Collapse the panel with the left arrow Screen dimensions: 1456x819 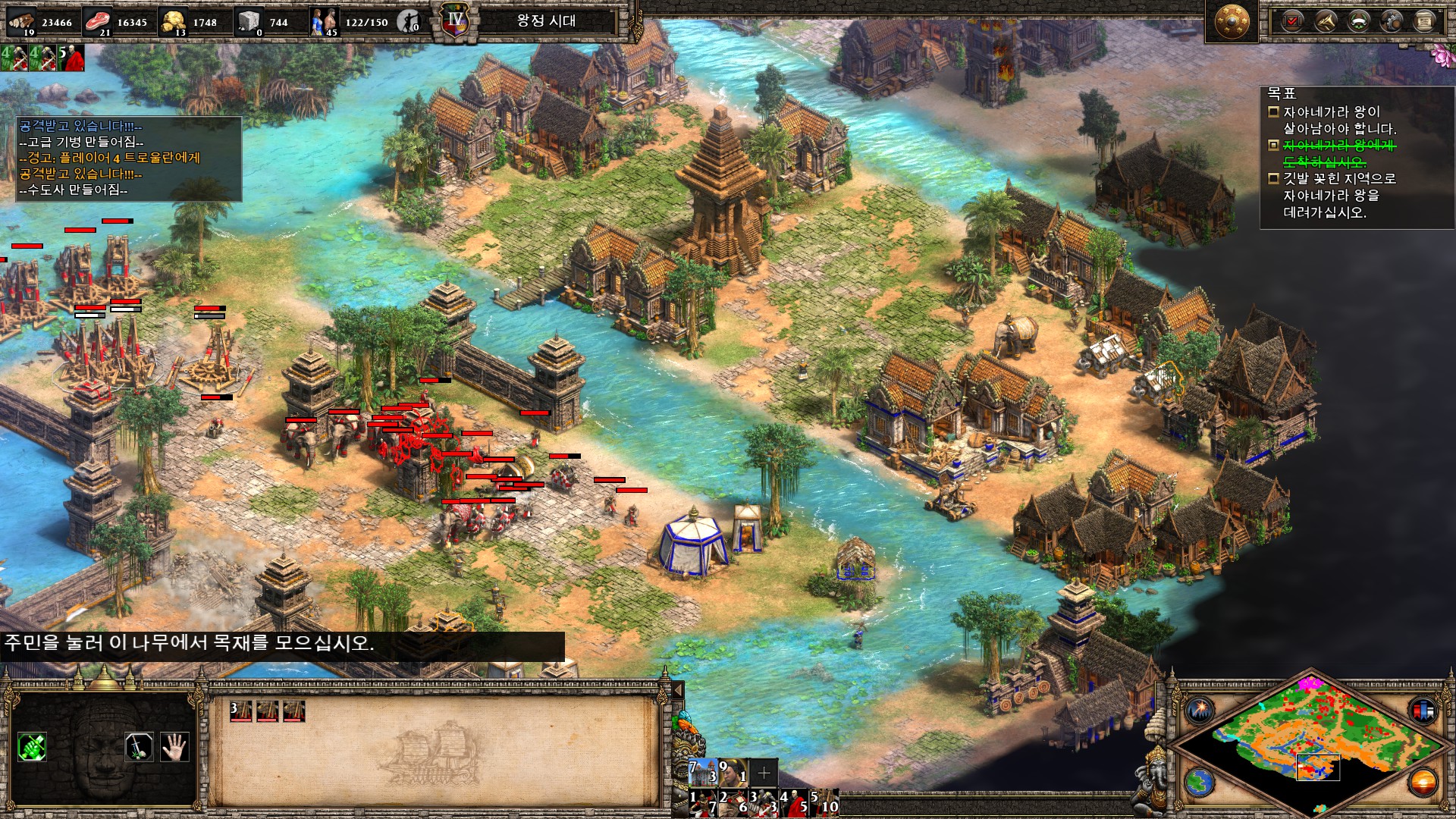pos(678,690)
